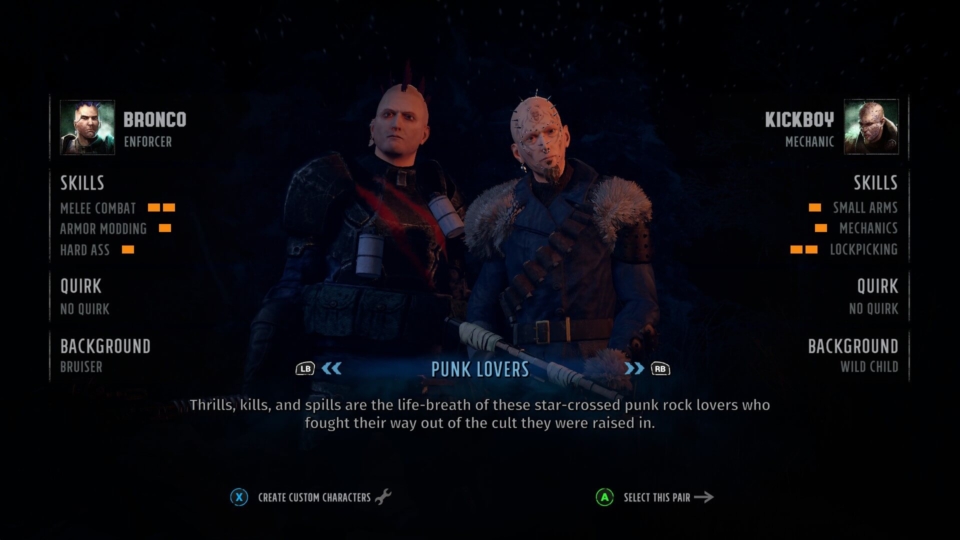Click Kickboy's character portrait
Image resolution: width=960 pixels, height=540 pixels.
point(870,127)
